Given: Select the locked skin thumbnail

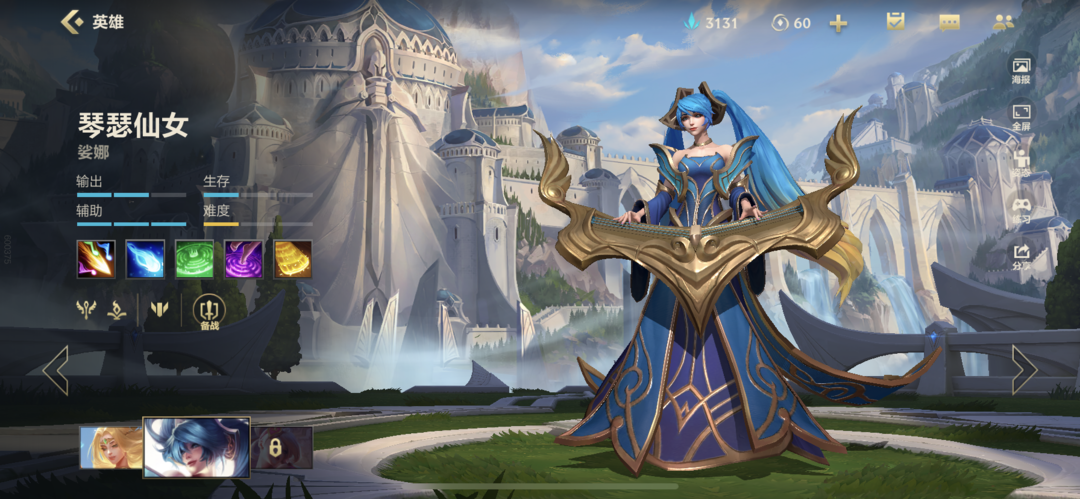Looking at the screenshot, I should pos(281,447).
